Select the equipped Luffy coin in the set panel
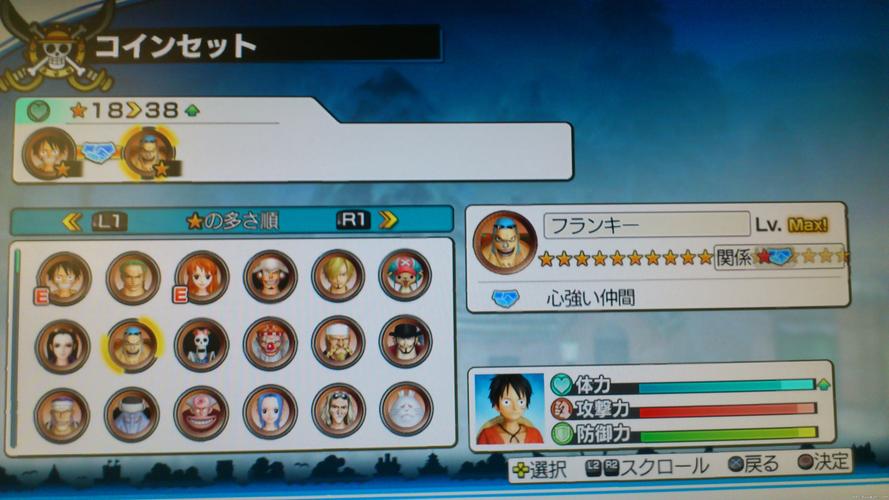889x500 pixels. pyautogui.click(x=48, y=154)
